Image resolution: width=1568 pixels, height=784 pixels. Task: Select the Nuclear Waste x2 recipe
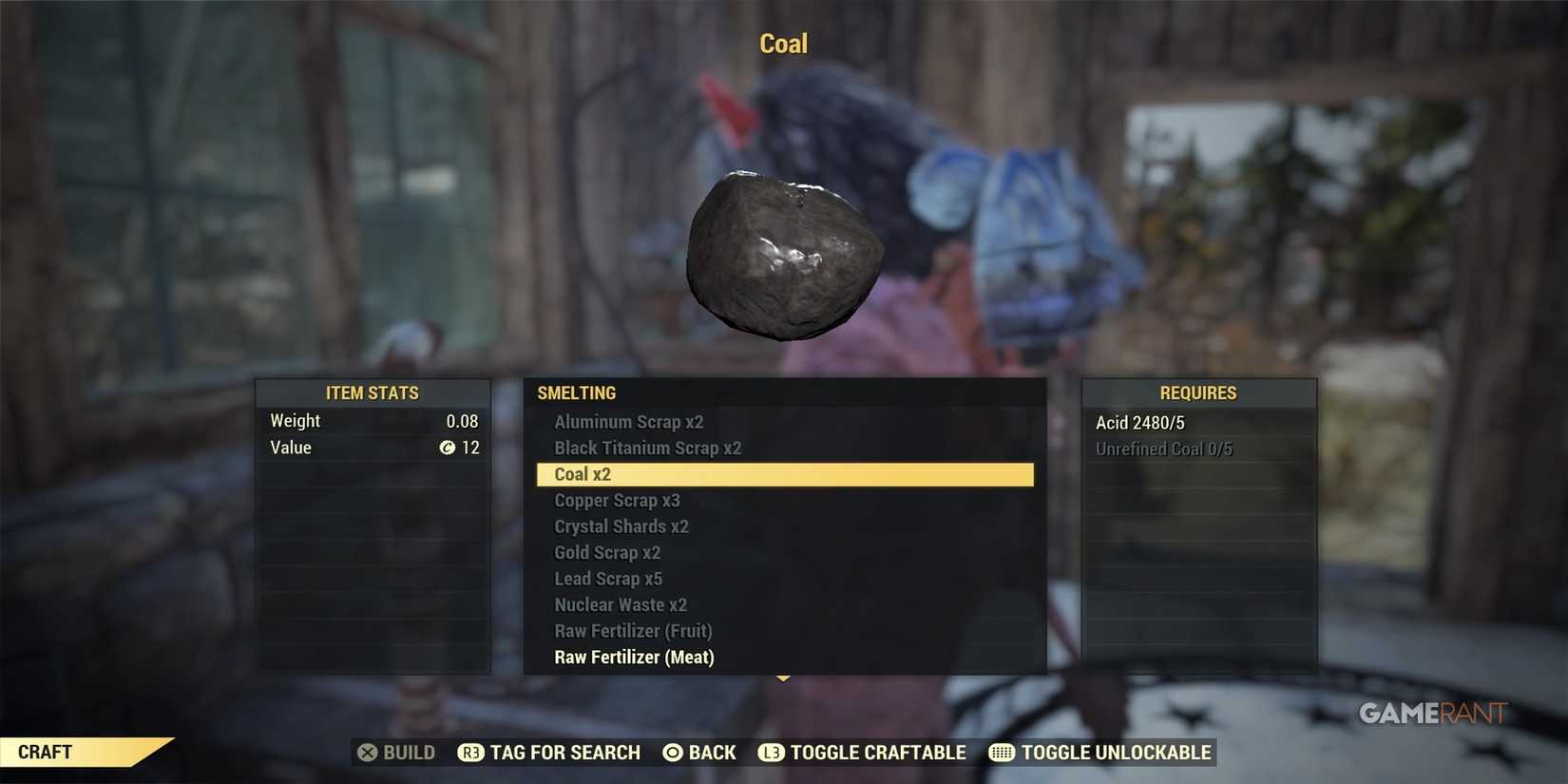621,604
